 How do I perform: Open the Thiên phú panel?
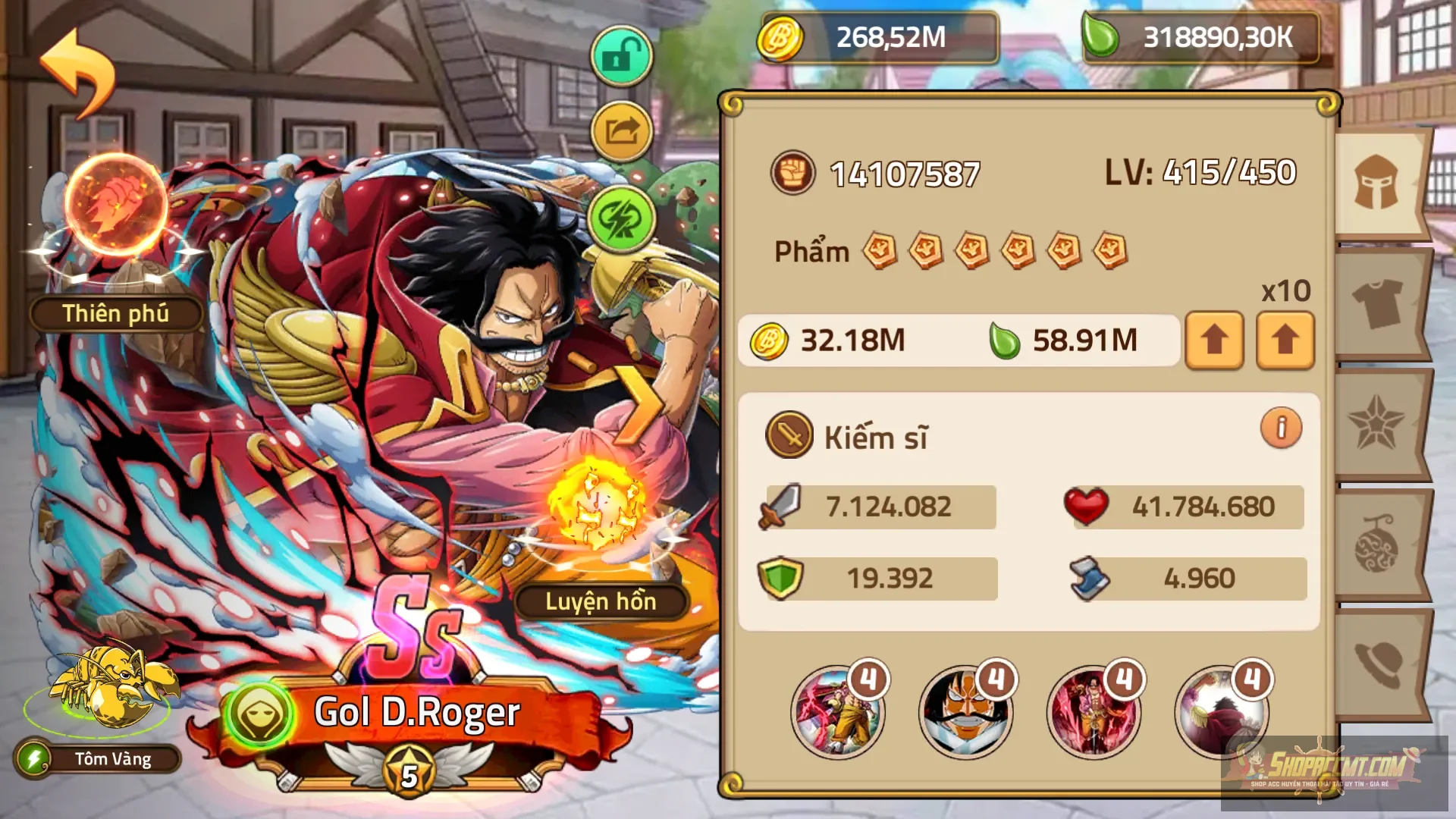(x=115, y=314)
